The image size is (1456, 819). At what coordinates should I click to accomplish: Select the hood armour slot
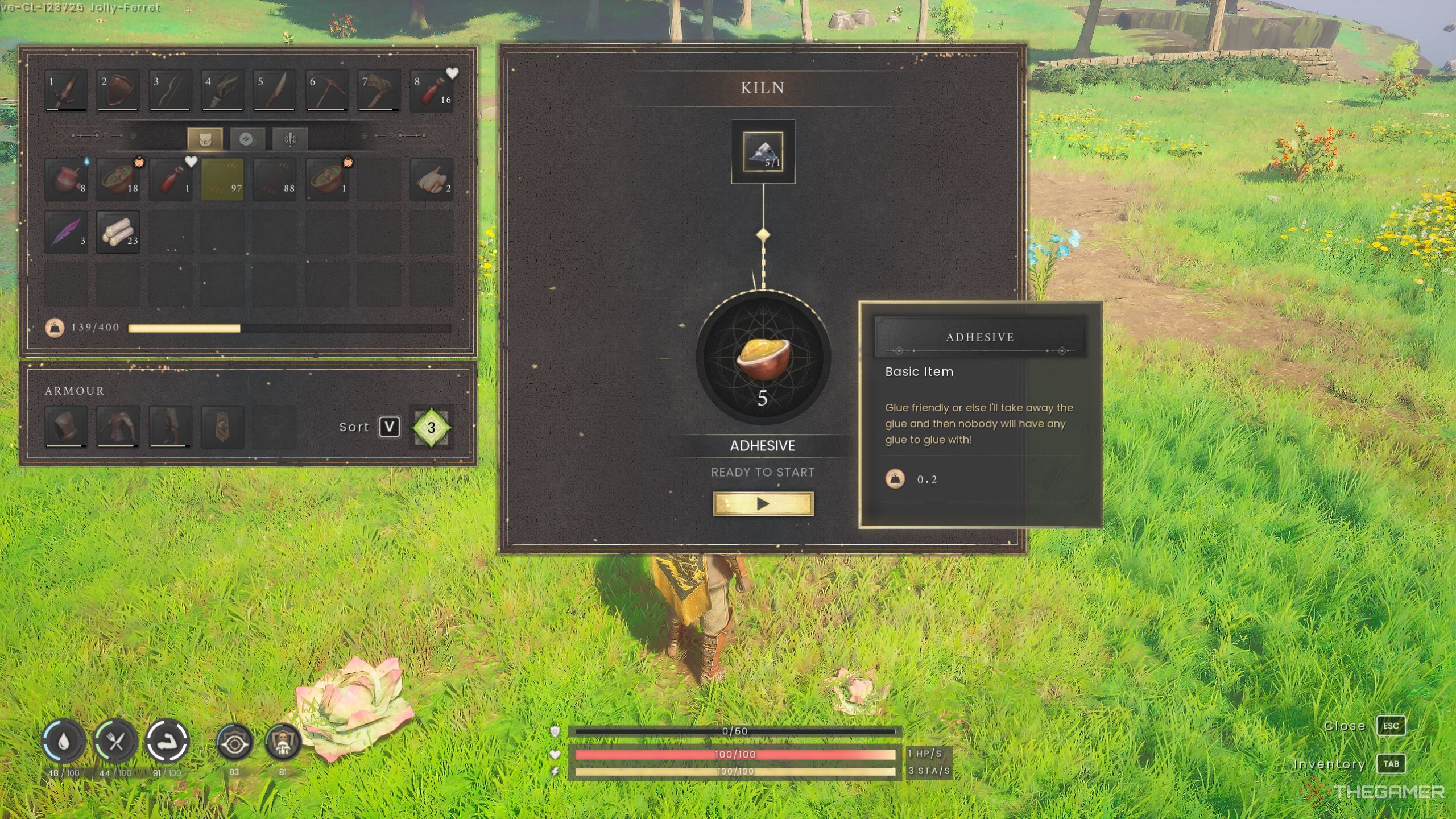click(x=66, y=427)
